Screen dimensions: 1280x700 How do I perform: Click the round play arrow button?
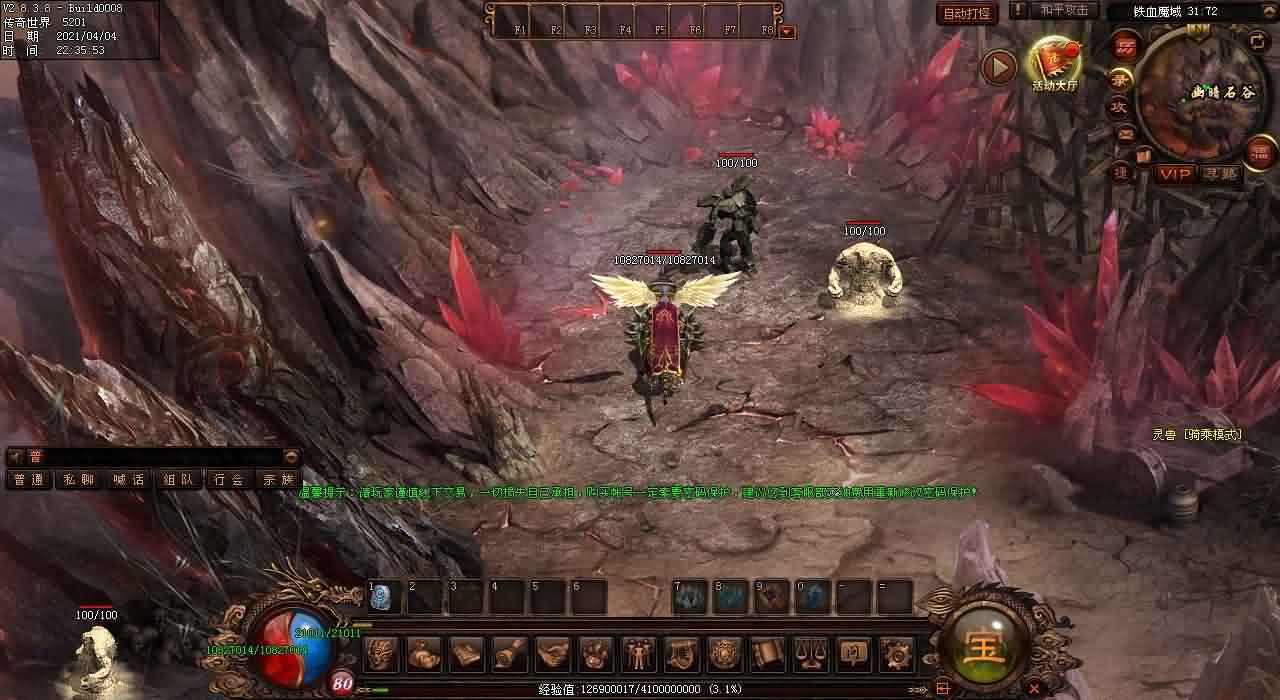coord(998,67)
